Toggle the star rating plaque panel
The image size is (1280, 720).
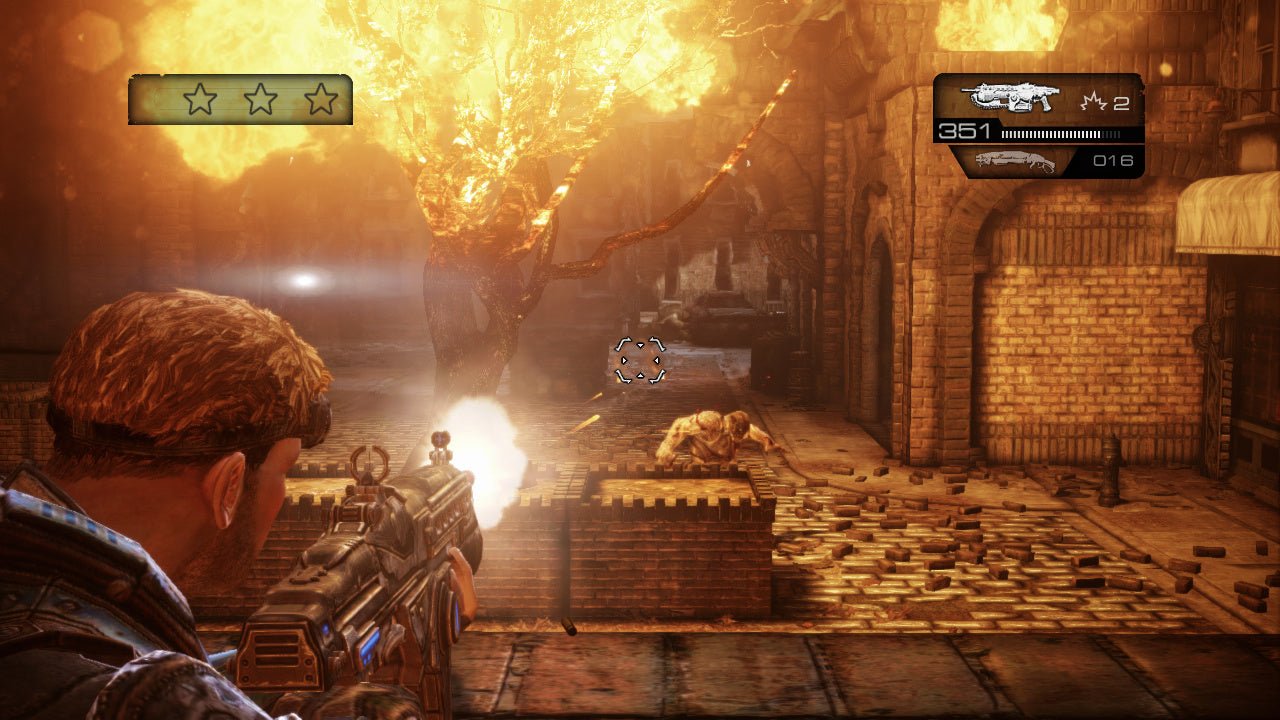point(240,99)
